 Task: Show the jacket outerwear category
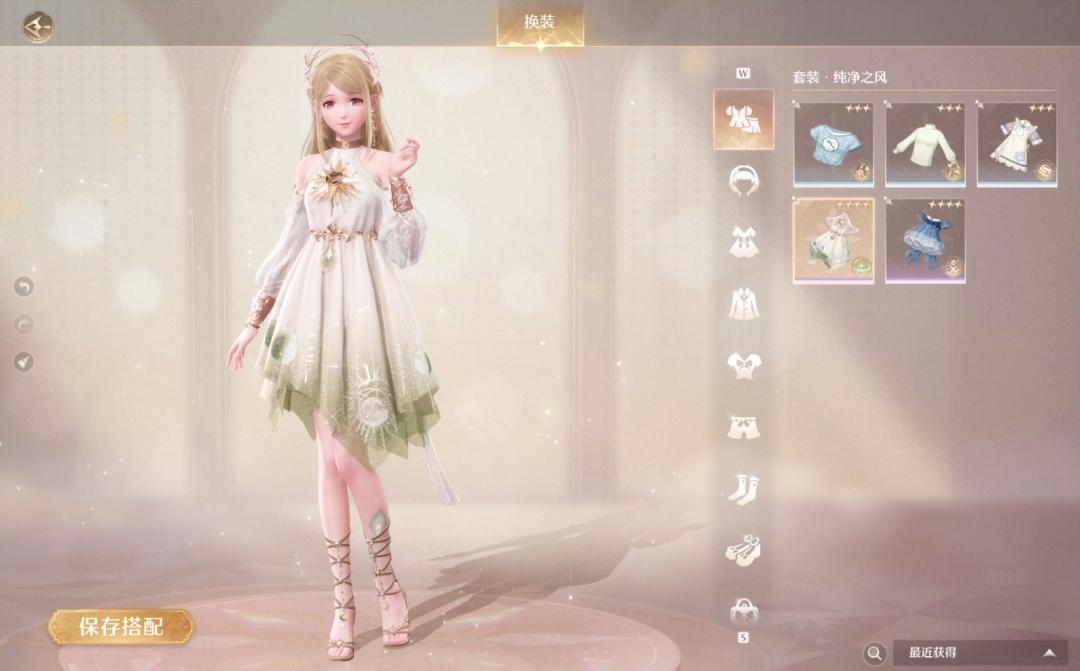[743, 302]
